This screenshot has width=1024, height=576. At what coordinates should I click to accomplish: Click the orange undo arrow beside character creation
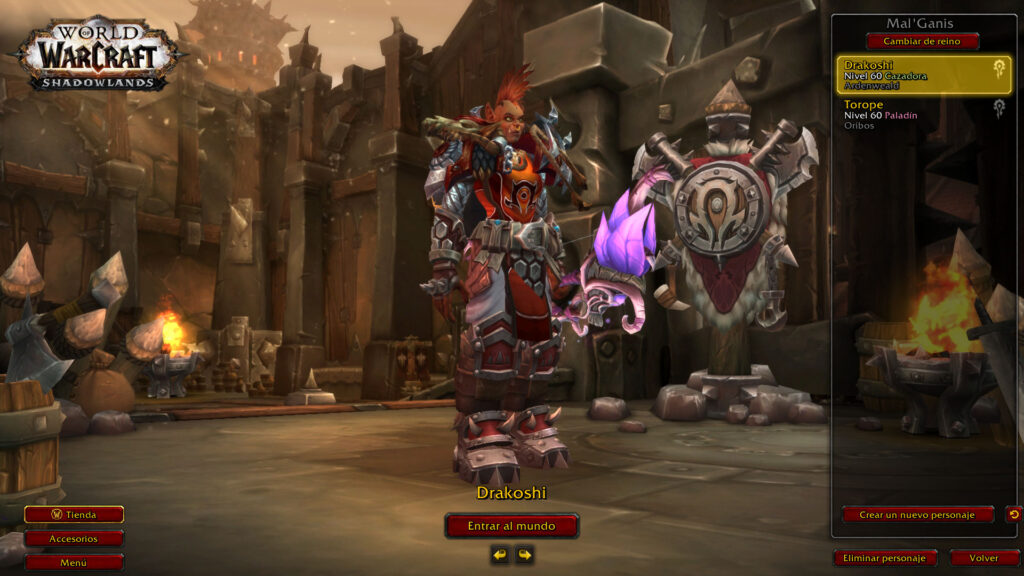pos(1013,515)
